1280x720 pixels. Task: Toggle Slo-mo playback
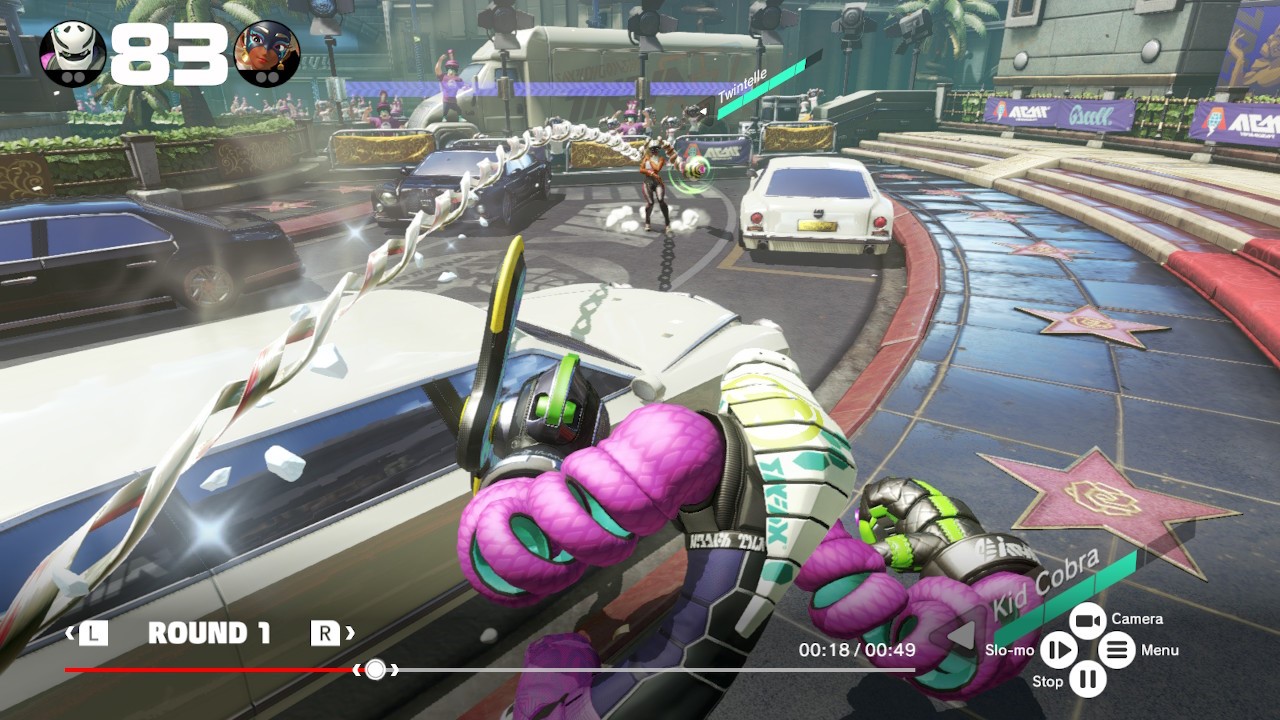[x=1057, y=651]
